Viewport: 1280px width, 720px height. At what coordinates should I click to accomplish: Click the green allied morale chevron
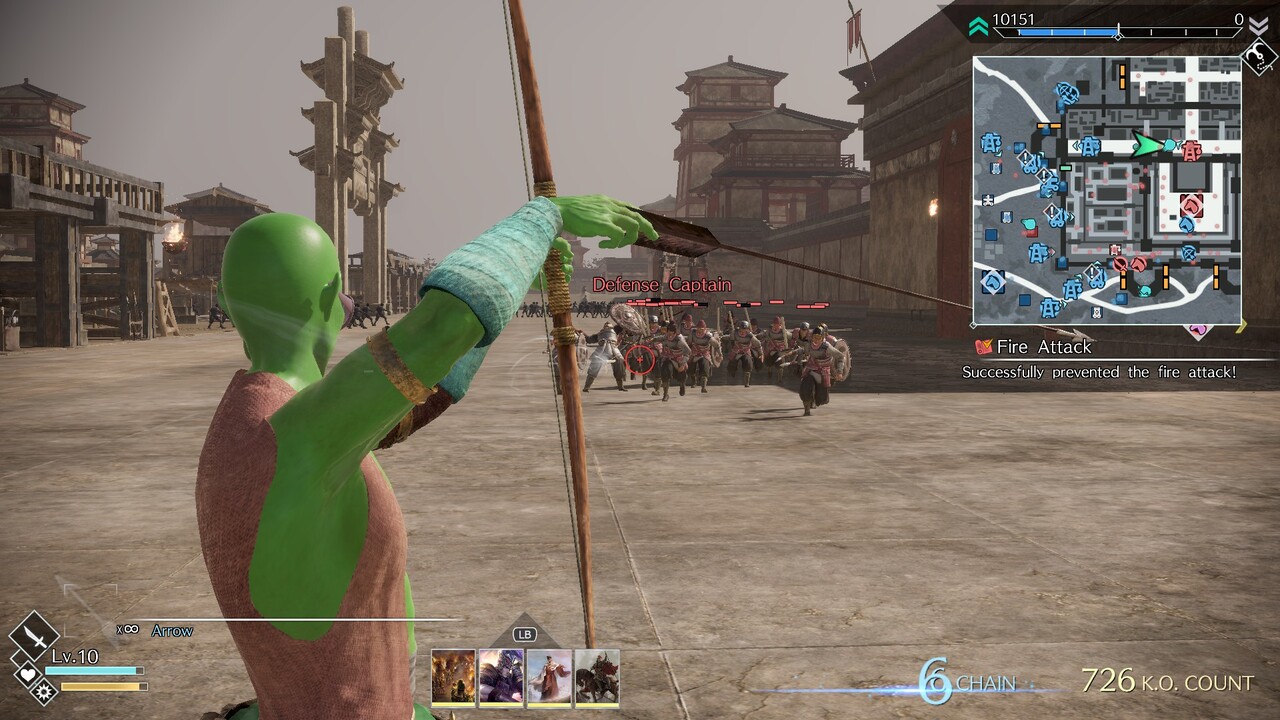click(978, 26)
